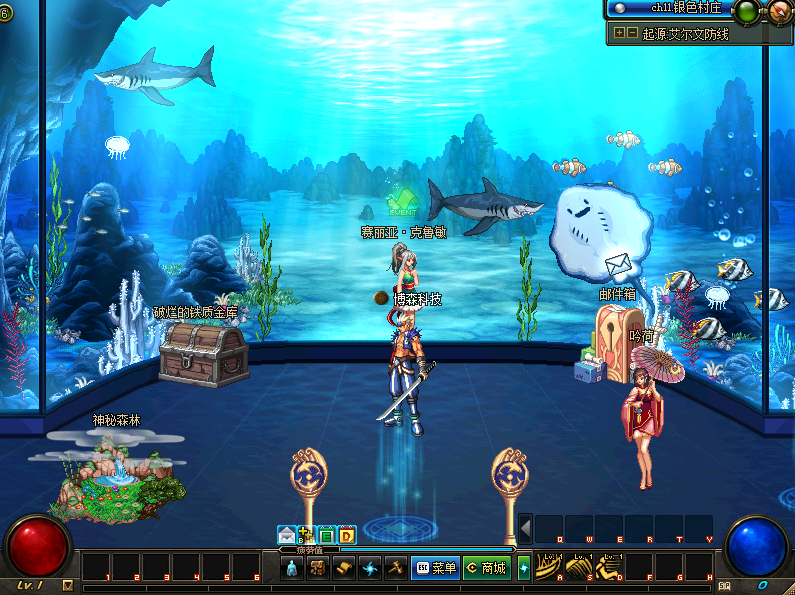The width and height of the screenshot is (795, 595).
Task: Activate the skill in slot S
Action: [578, 567]
